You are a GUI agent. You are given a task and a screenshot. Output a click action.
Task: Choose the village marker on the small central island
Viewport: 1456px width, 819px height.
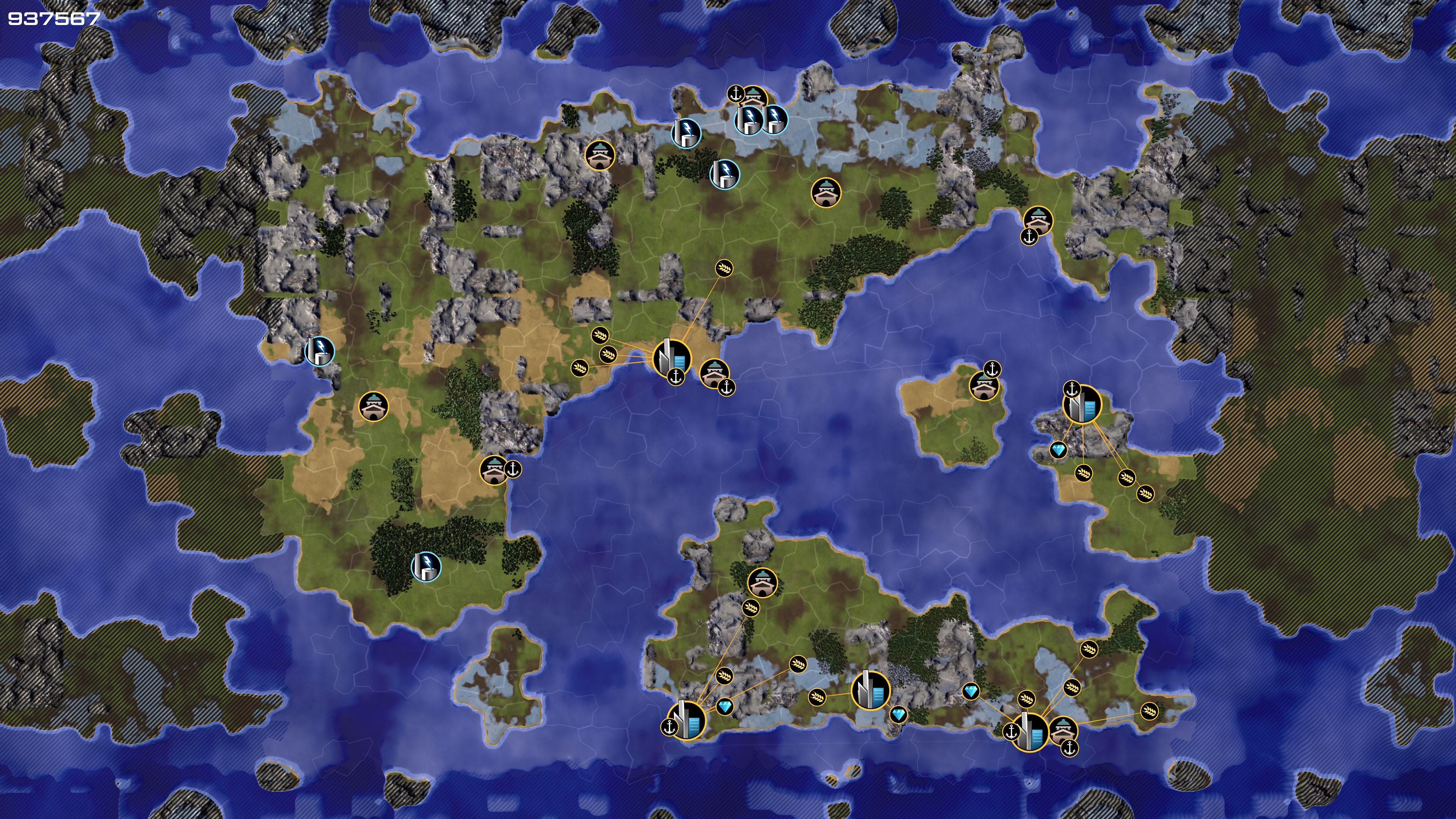coord(984,386)
